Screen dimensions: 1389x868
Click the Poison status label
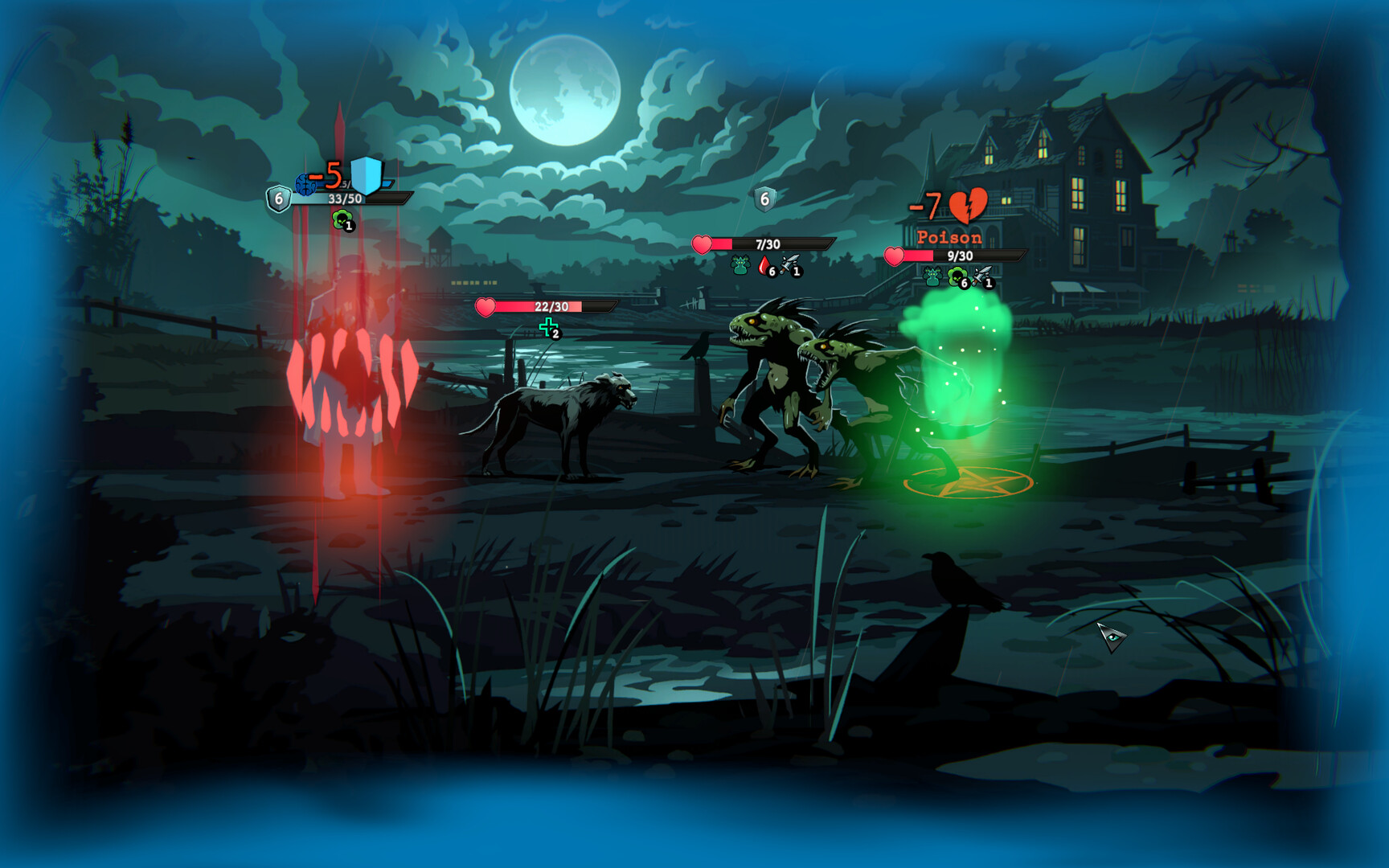click(x=949, y=237)
